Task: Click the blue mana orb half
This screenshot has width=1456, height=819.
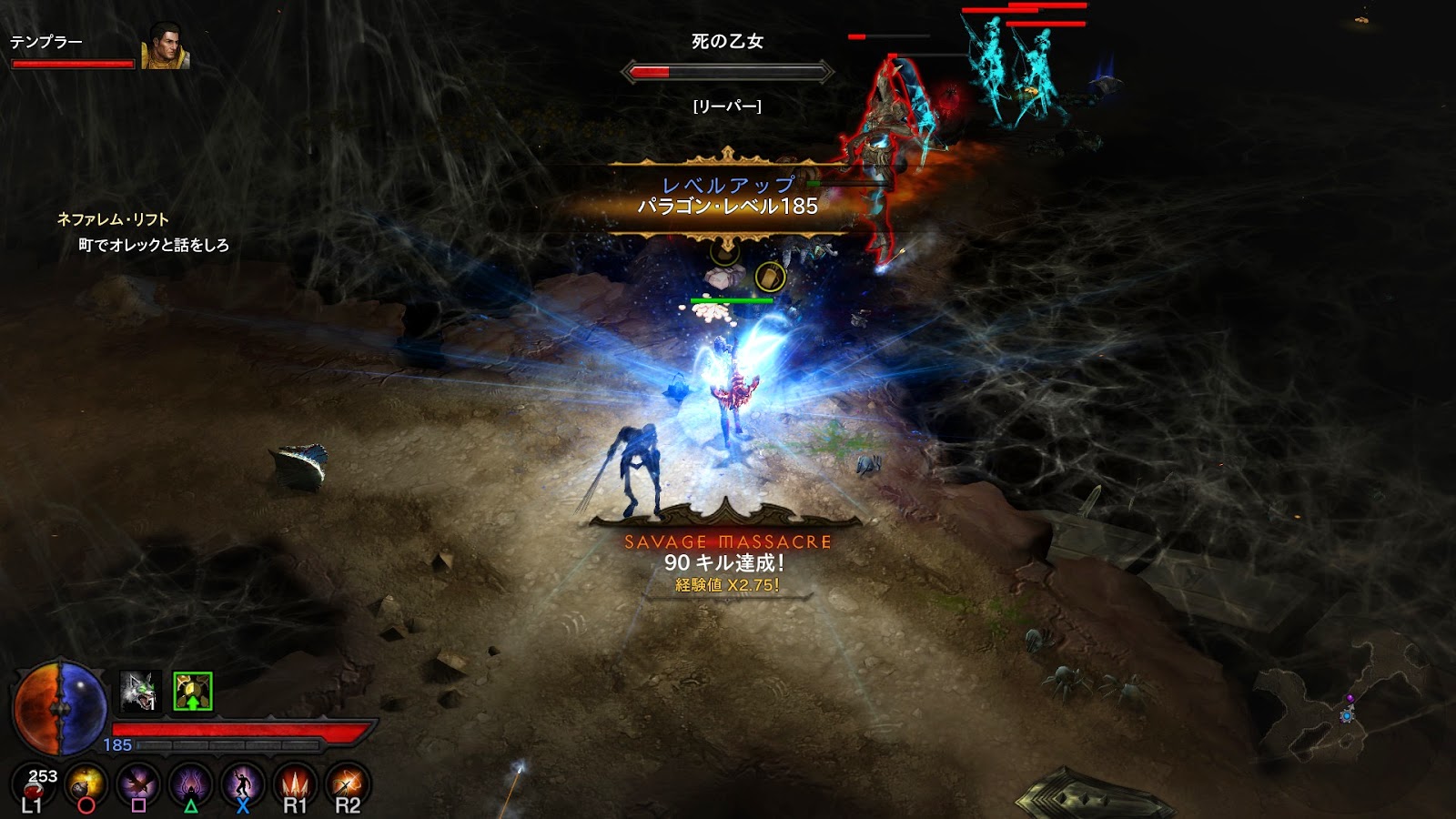Action: click(82, 709)
